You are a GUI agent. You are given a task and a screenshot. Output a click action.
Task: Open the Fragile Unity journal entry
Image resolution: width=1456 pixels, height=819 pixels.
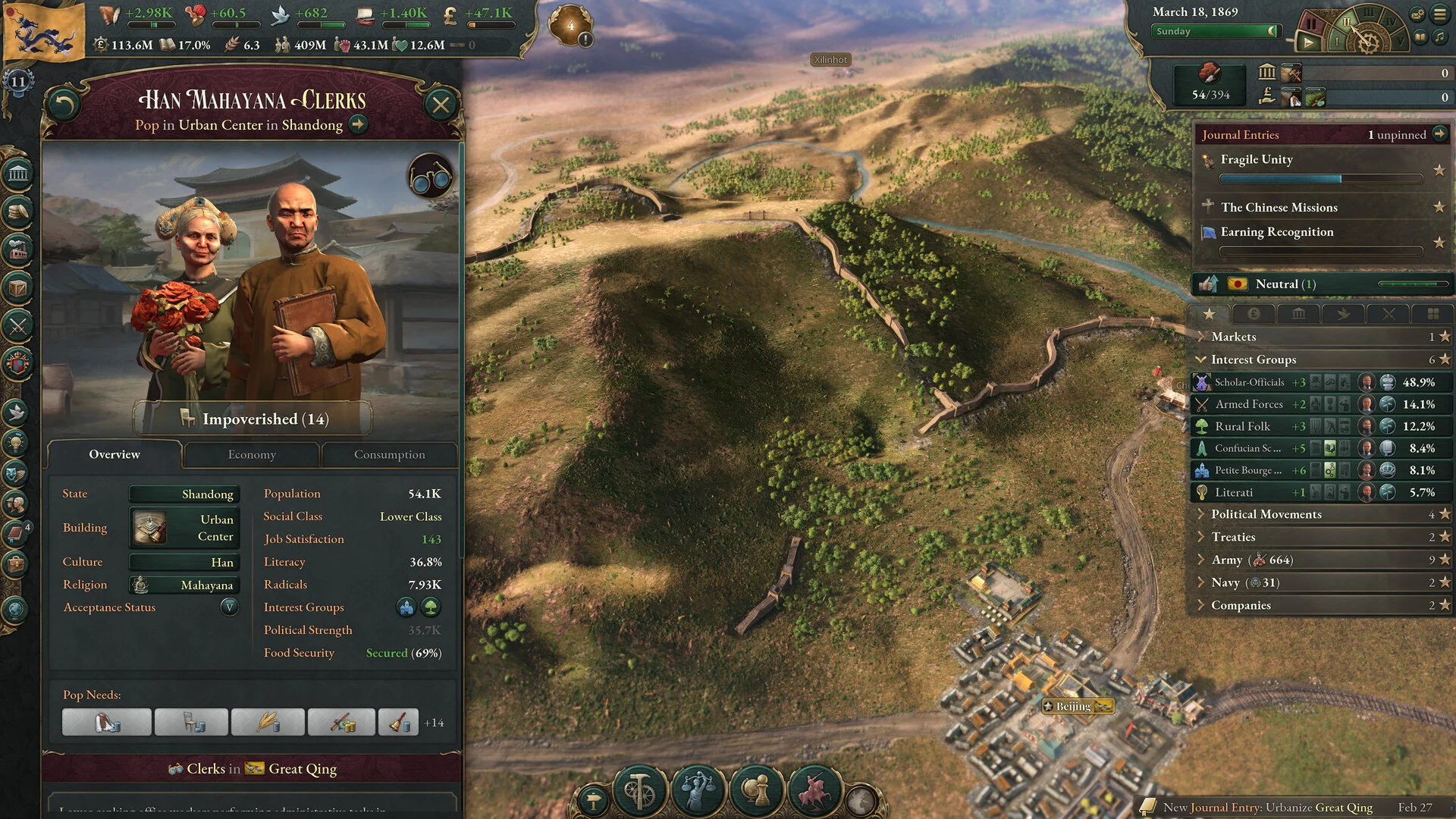[x=1257, y=159]
